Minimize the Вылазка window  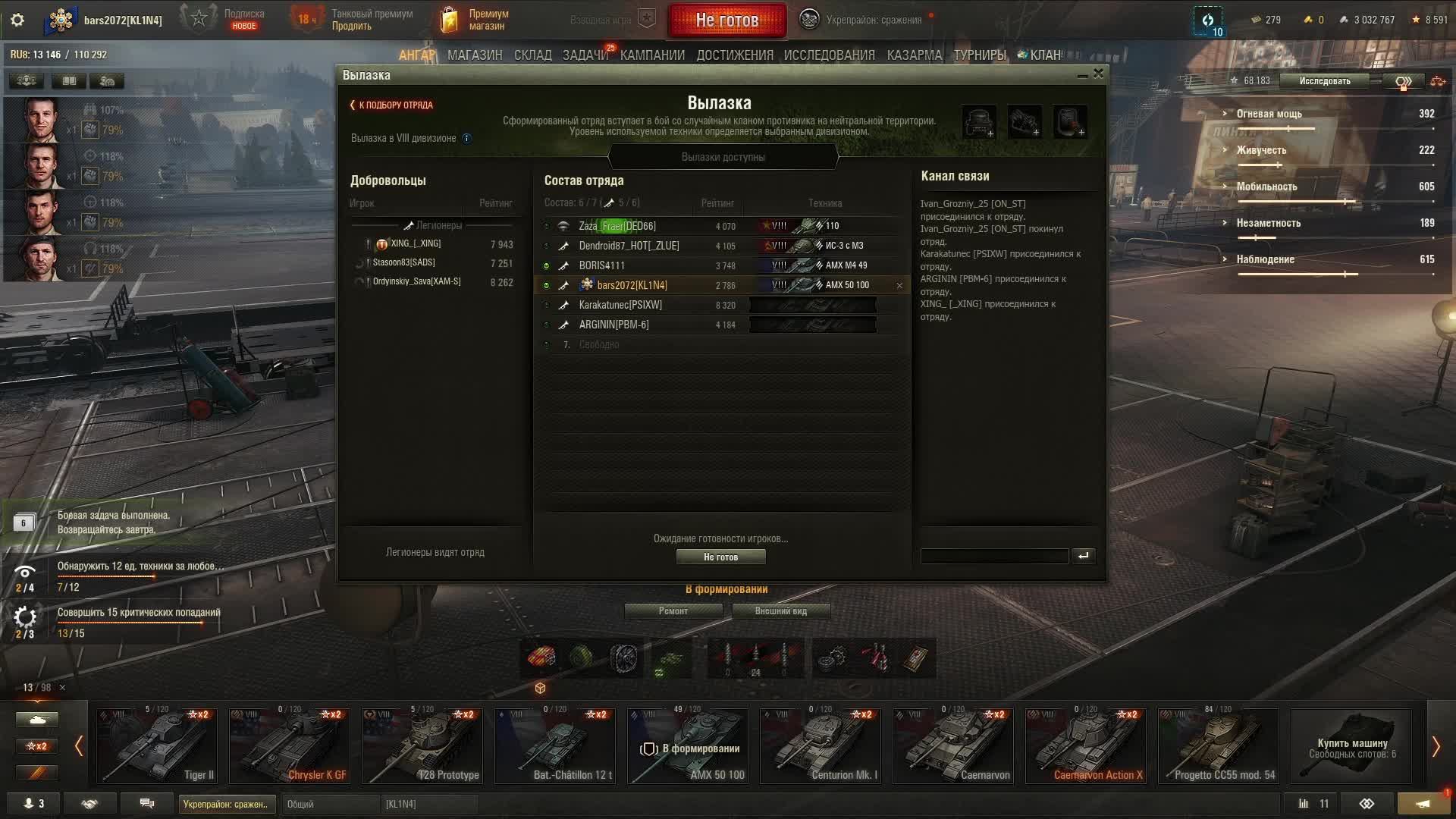point(1082,75)
